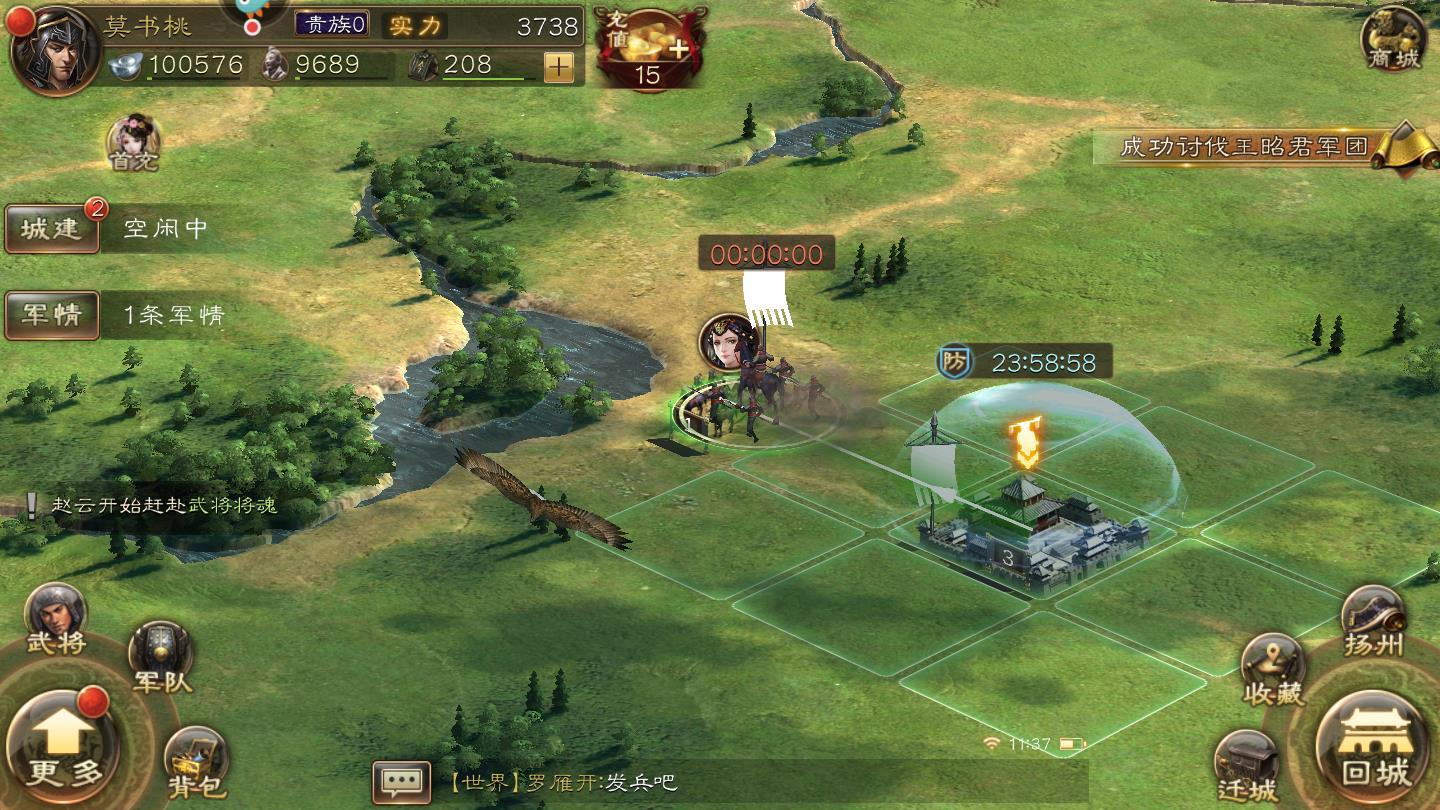Open the 首充 first recharge offer

tap(134, 141)
